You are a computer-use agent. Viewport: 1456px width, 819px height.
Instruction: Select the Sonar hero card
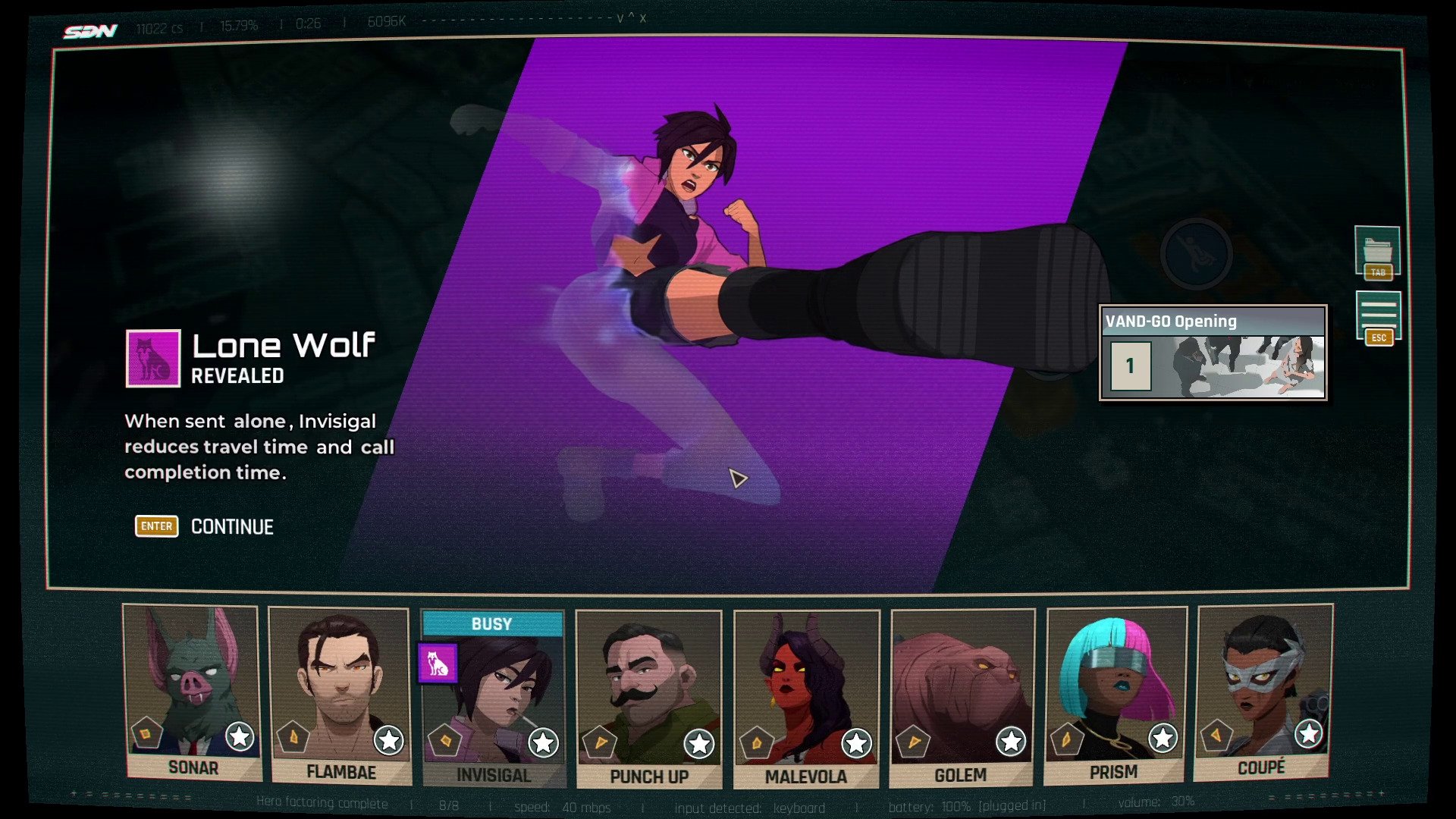coord(192,690)
